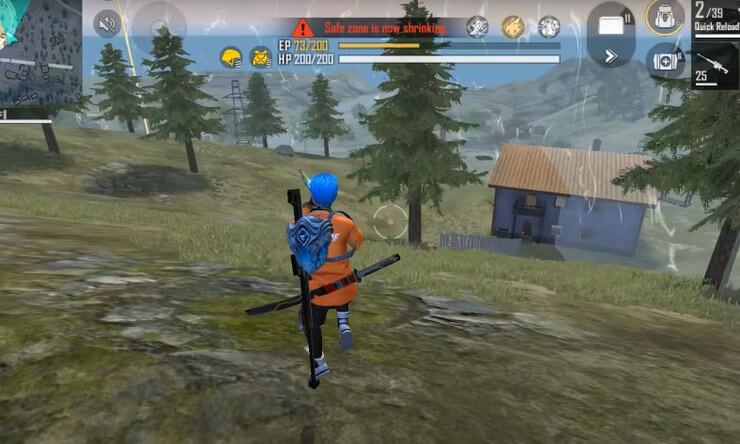Tap the yellow vest armor icon
This screenshot has height=444, width=740.
click(261, 57)
